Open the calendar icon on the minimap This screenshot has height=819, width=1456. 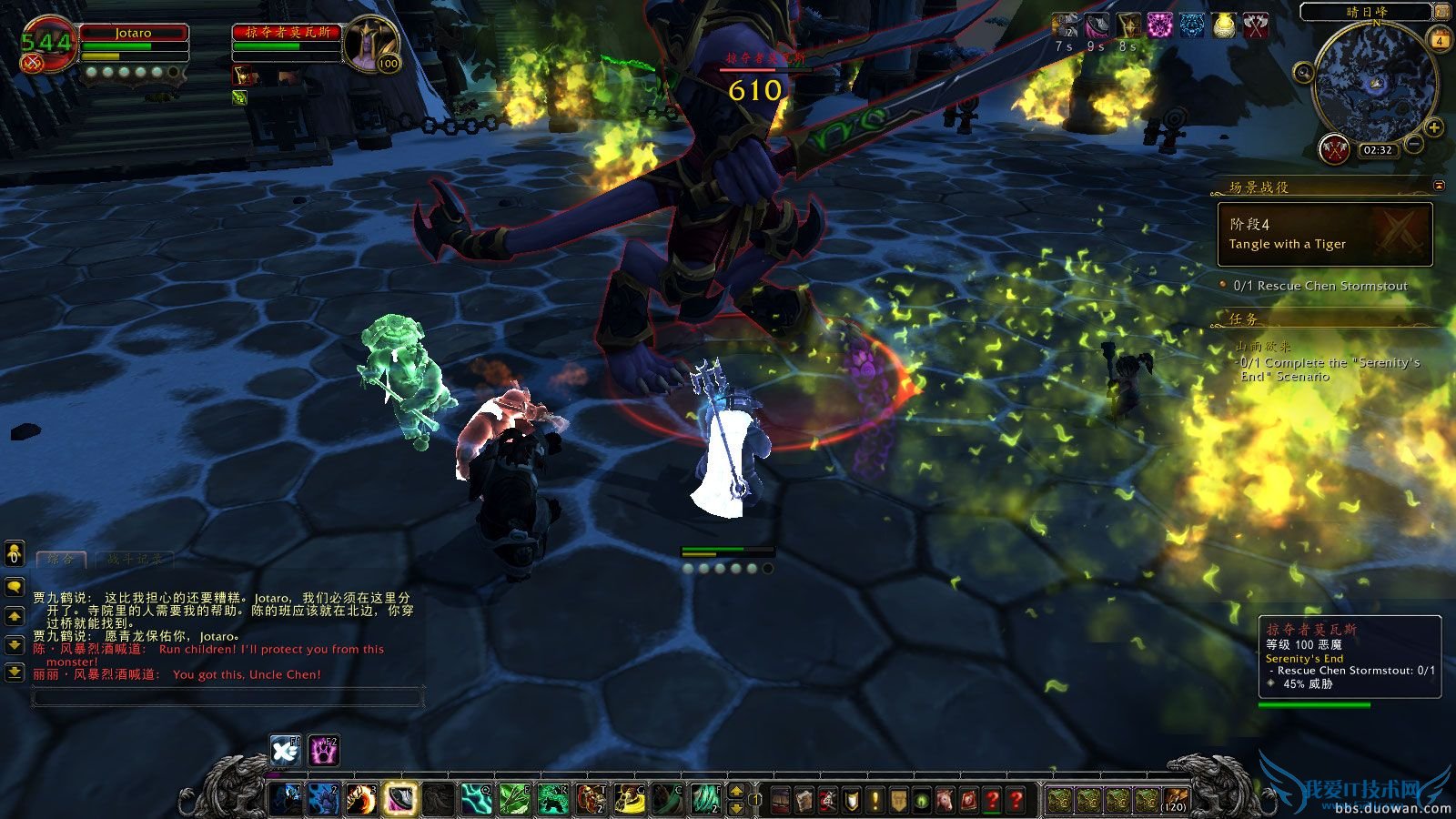coord(1438,41)
